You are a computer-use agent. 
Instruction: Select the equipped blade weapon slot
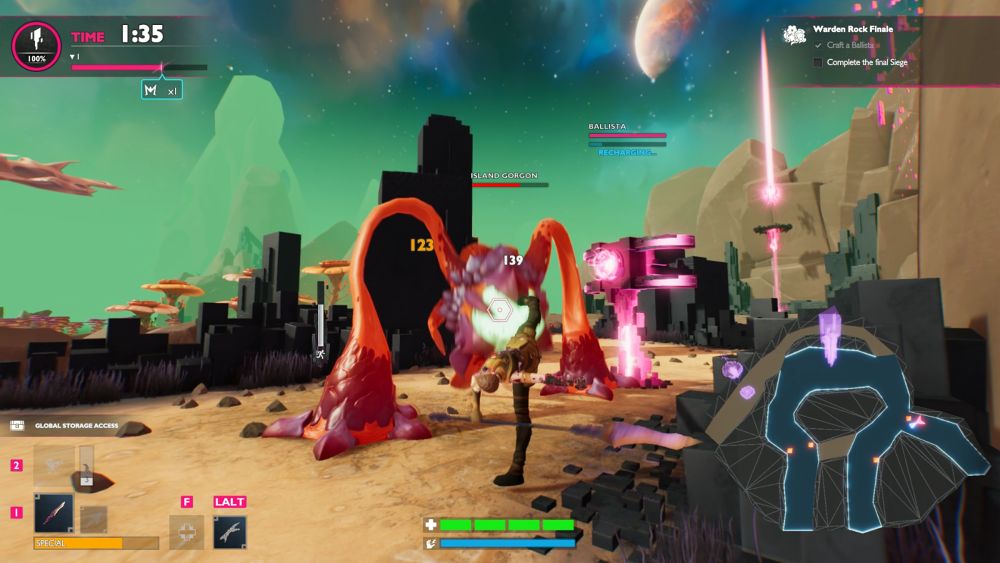pos(52,513)
